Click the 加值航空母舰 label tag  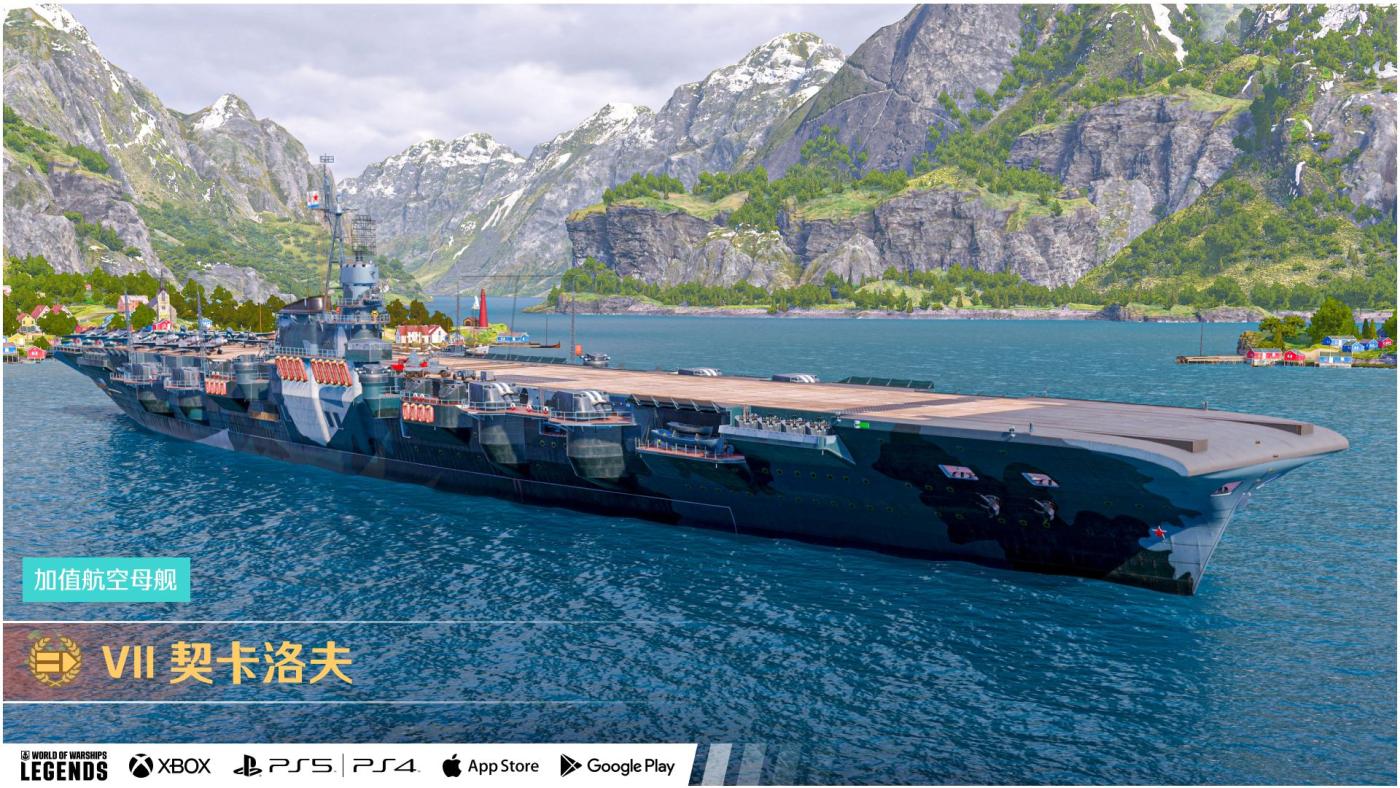(106, 580)
